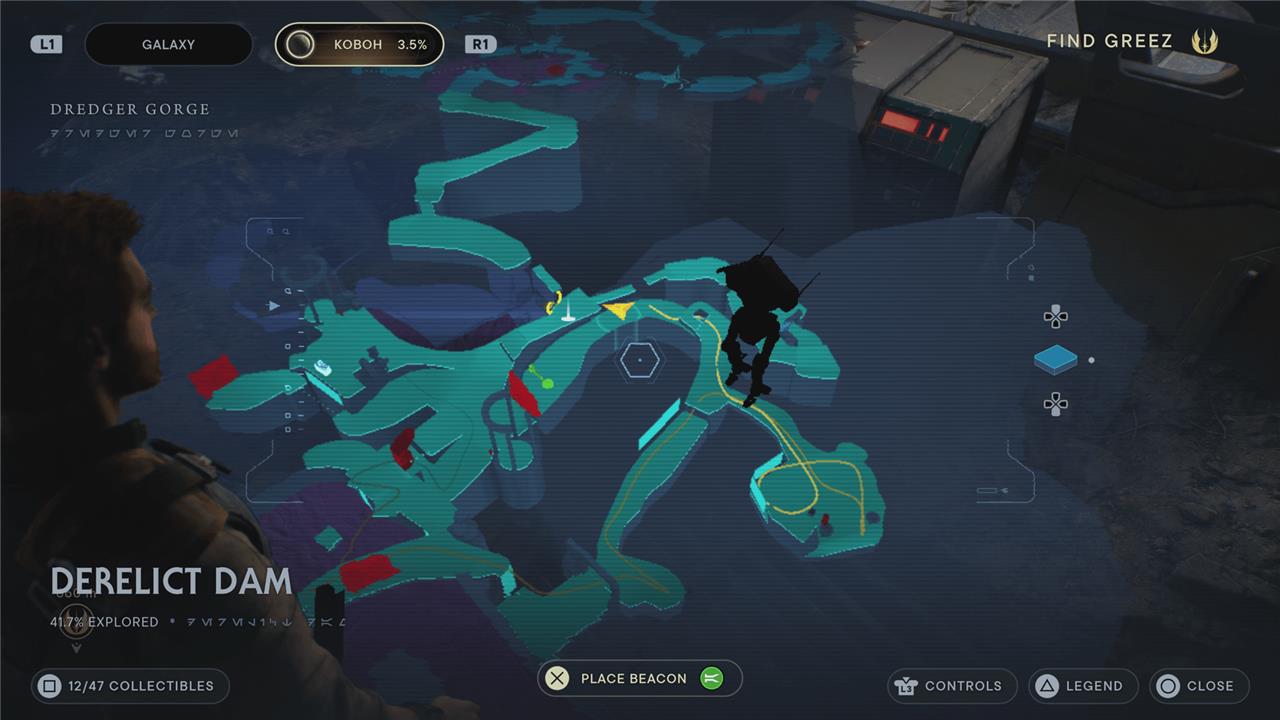
Task: Select the Koboh 3.5% planet tab
Action: coord(360,45)
